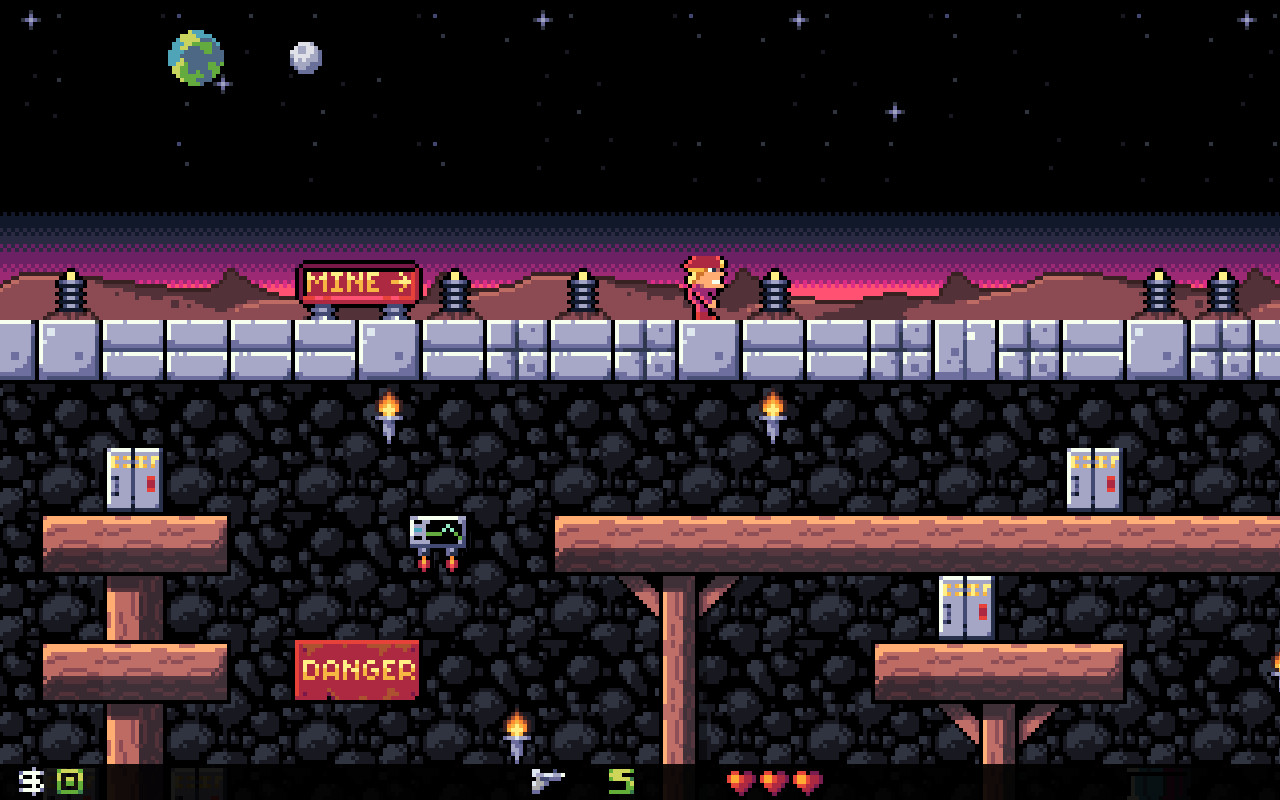Click the arrow on the MINE sign
The image size is (1280, 800).
[x=400, y=283]
